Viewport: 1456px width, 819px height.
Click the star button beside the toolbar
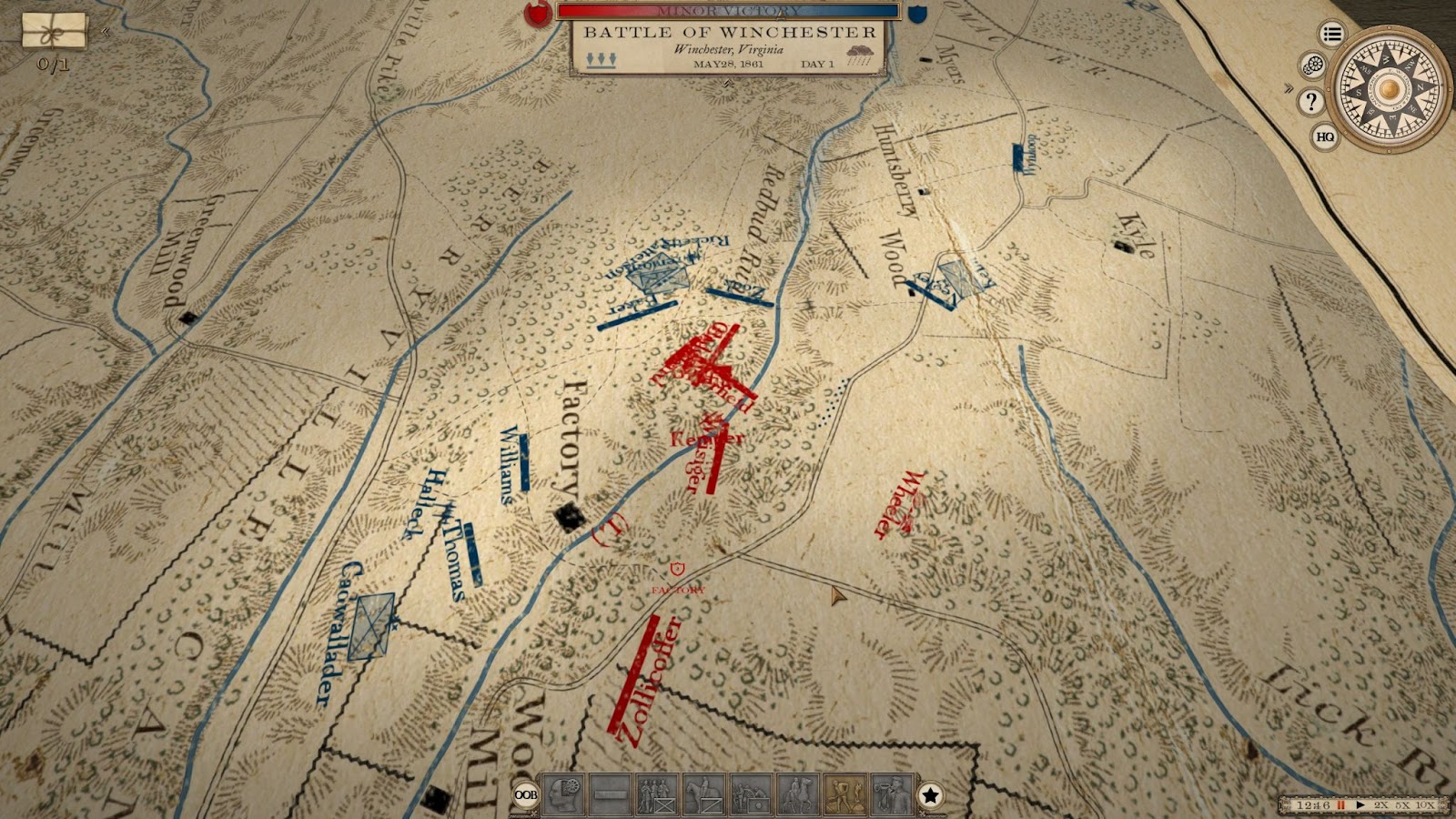tap(930, 795)
